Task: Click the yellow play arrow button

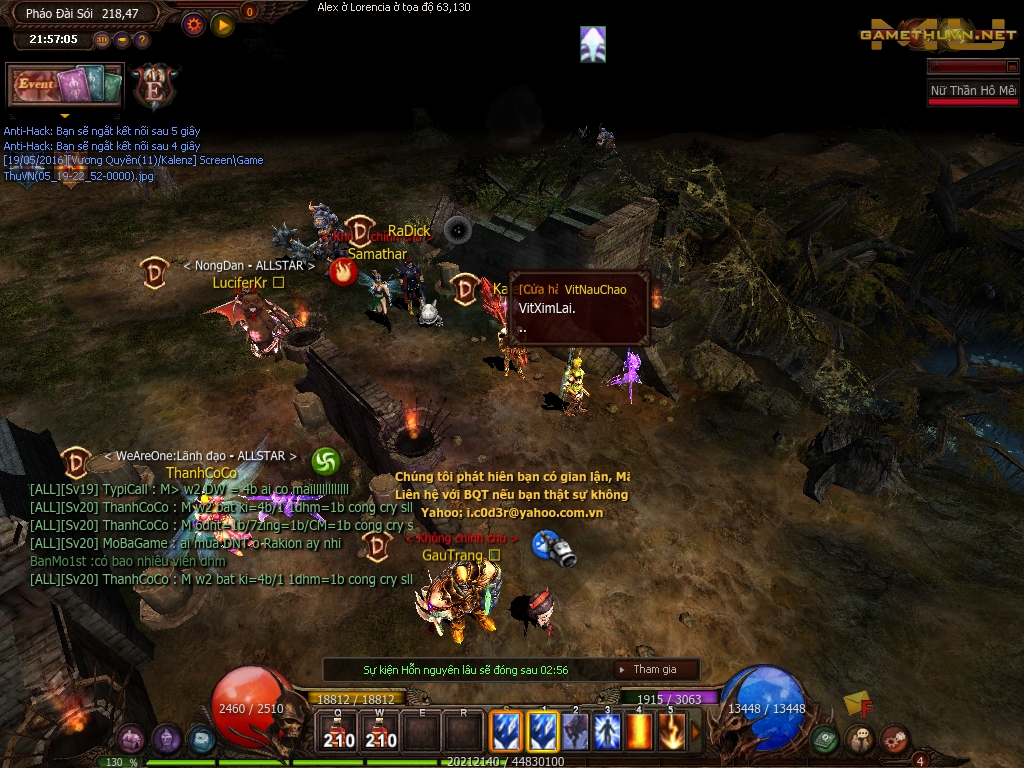Action: click(223, 24)
